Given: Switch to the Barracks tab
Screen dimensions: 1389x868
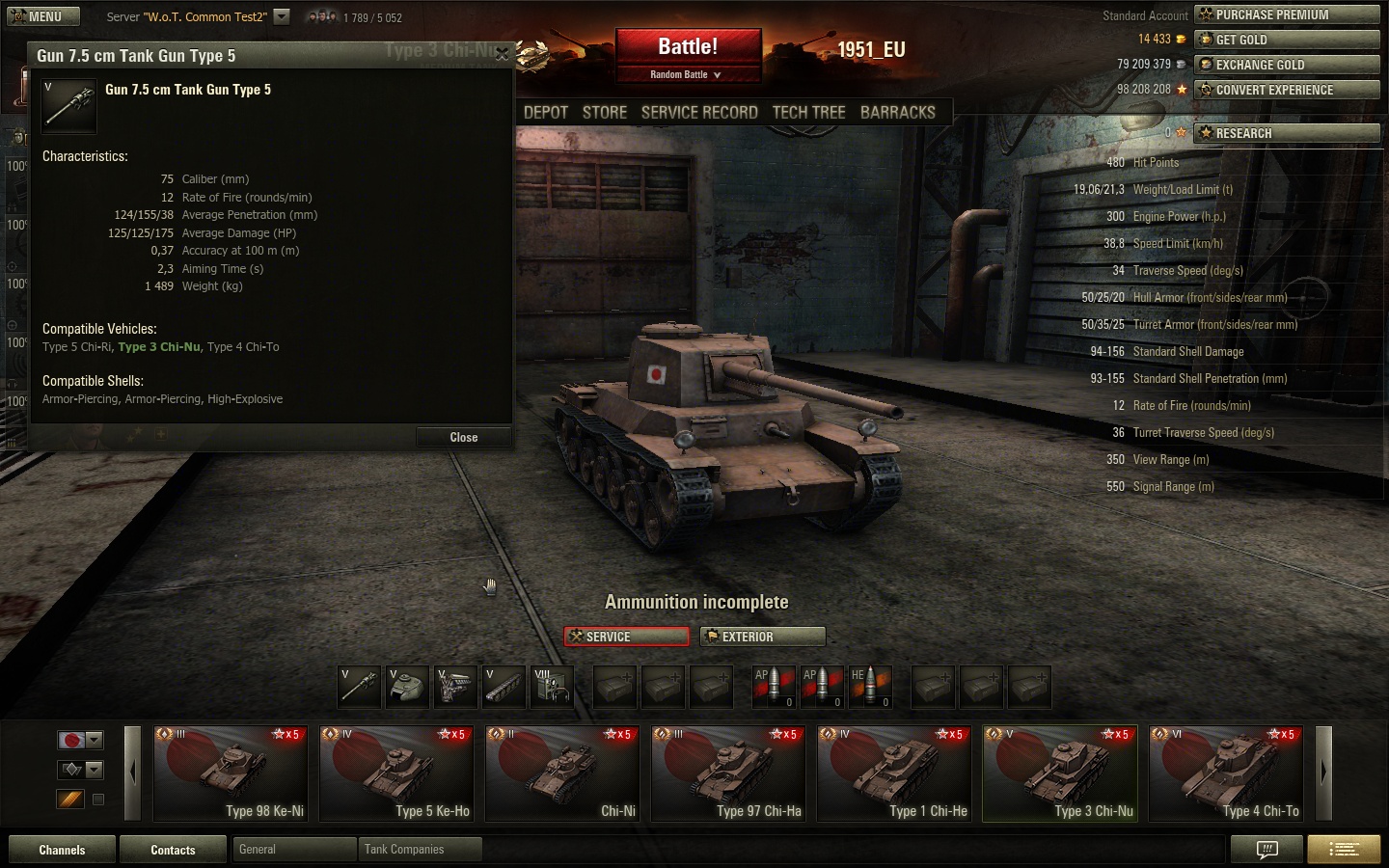Looking at the screenshot, I should pyautogui.click(x=897, y=113).
